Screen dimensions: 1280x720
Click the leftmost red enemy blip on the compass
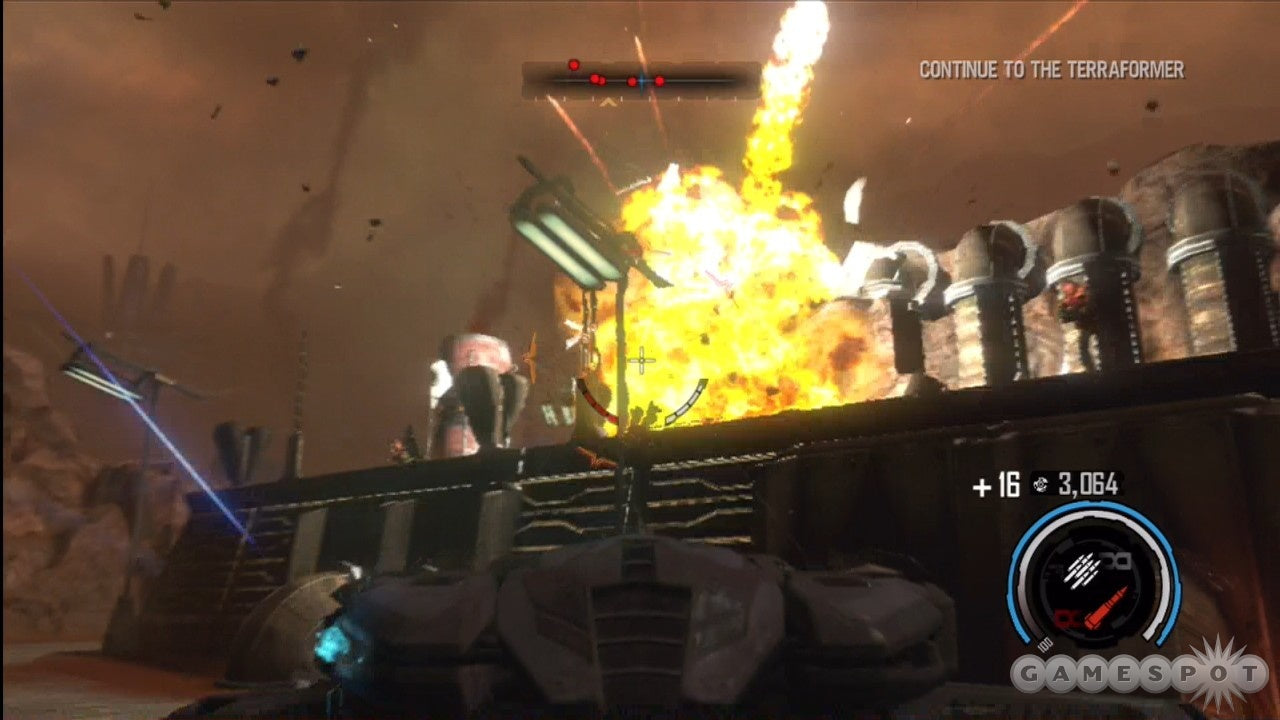click(574, 65)
